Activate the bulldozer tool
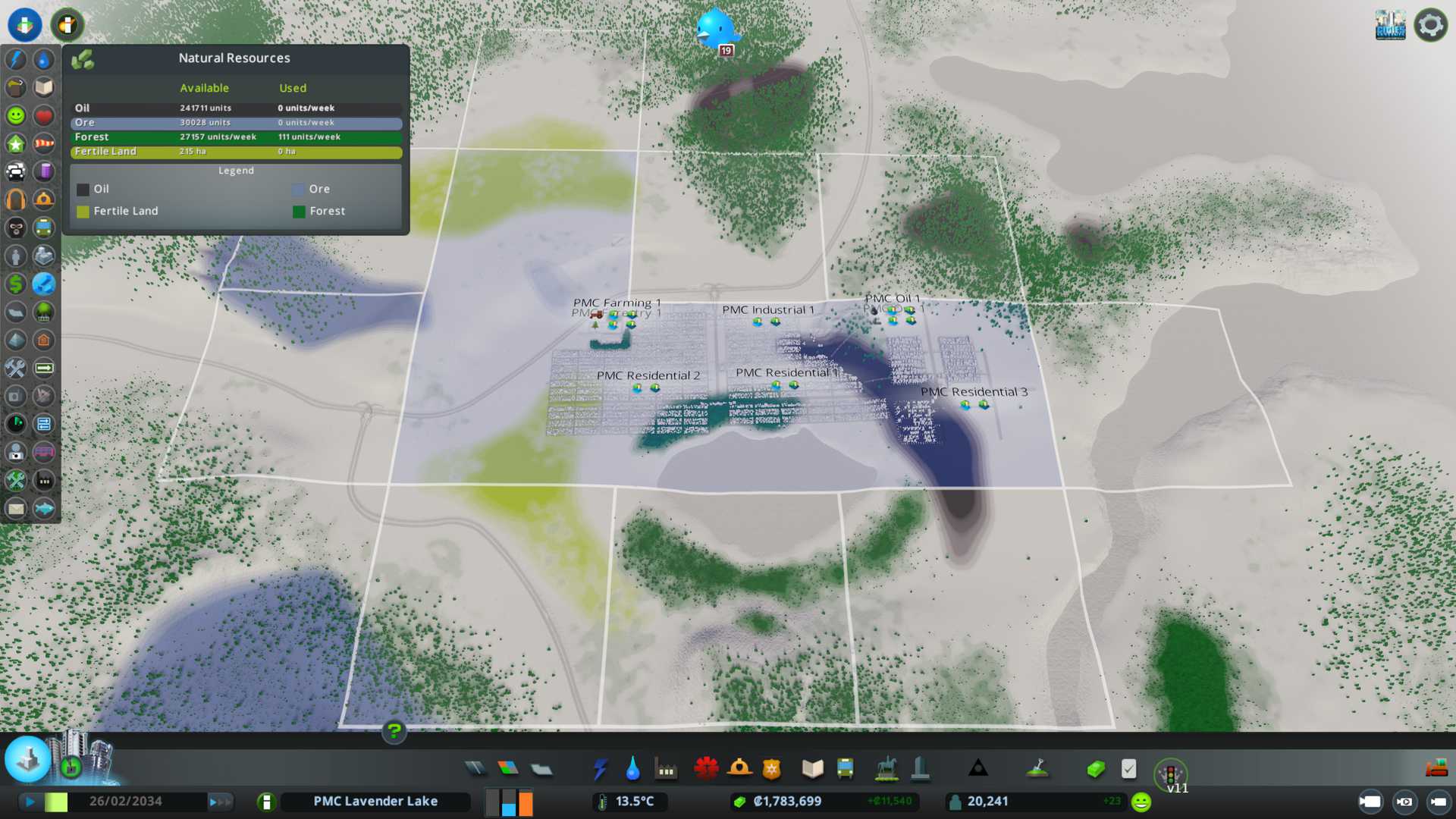 (x=1436, y=768)
